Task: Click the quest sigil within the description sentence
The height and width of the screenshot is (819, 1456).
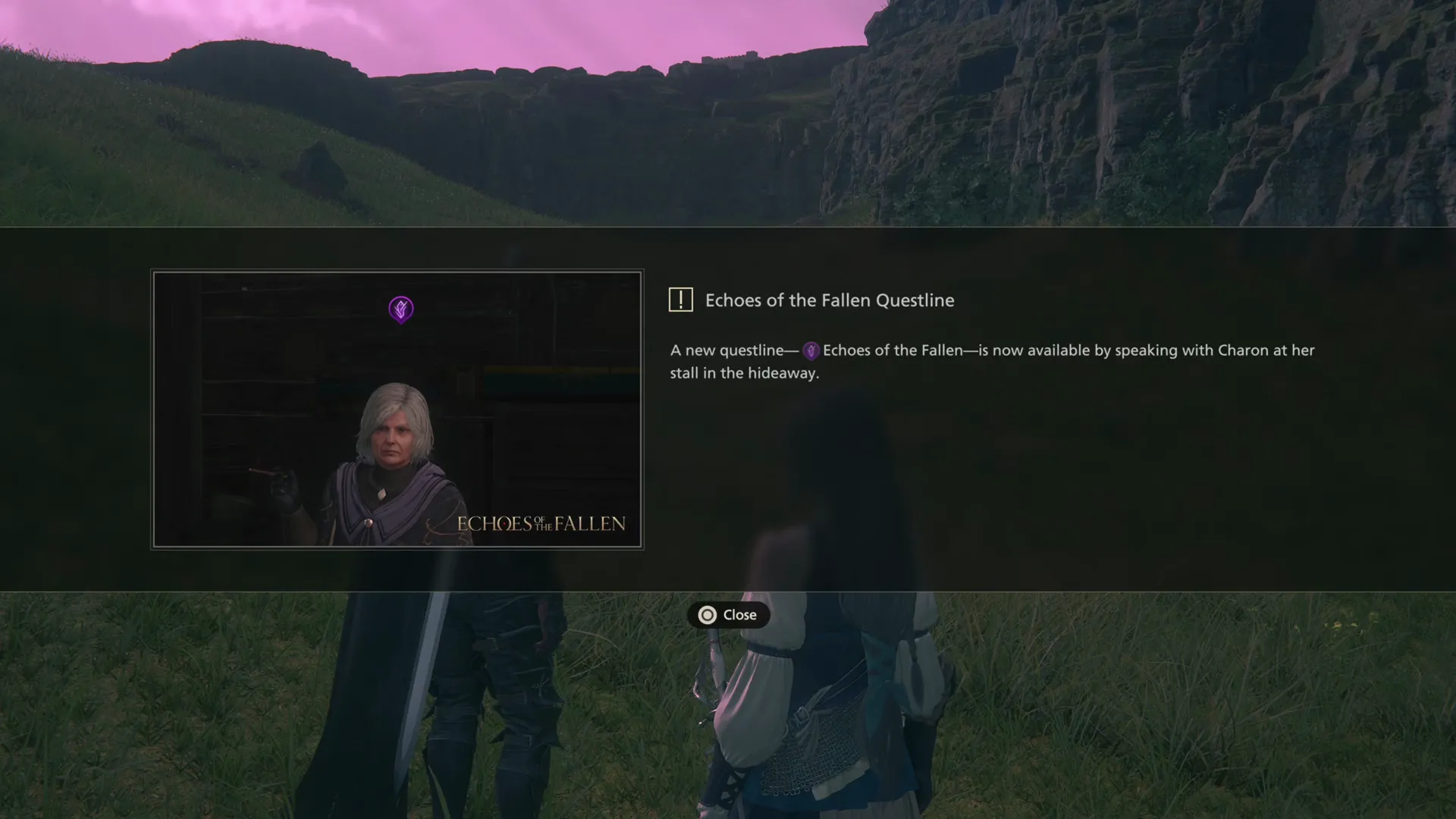Action: click(x=811, y=350)
